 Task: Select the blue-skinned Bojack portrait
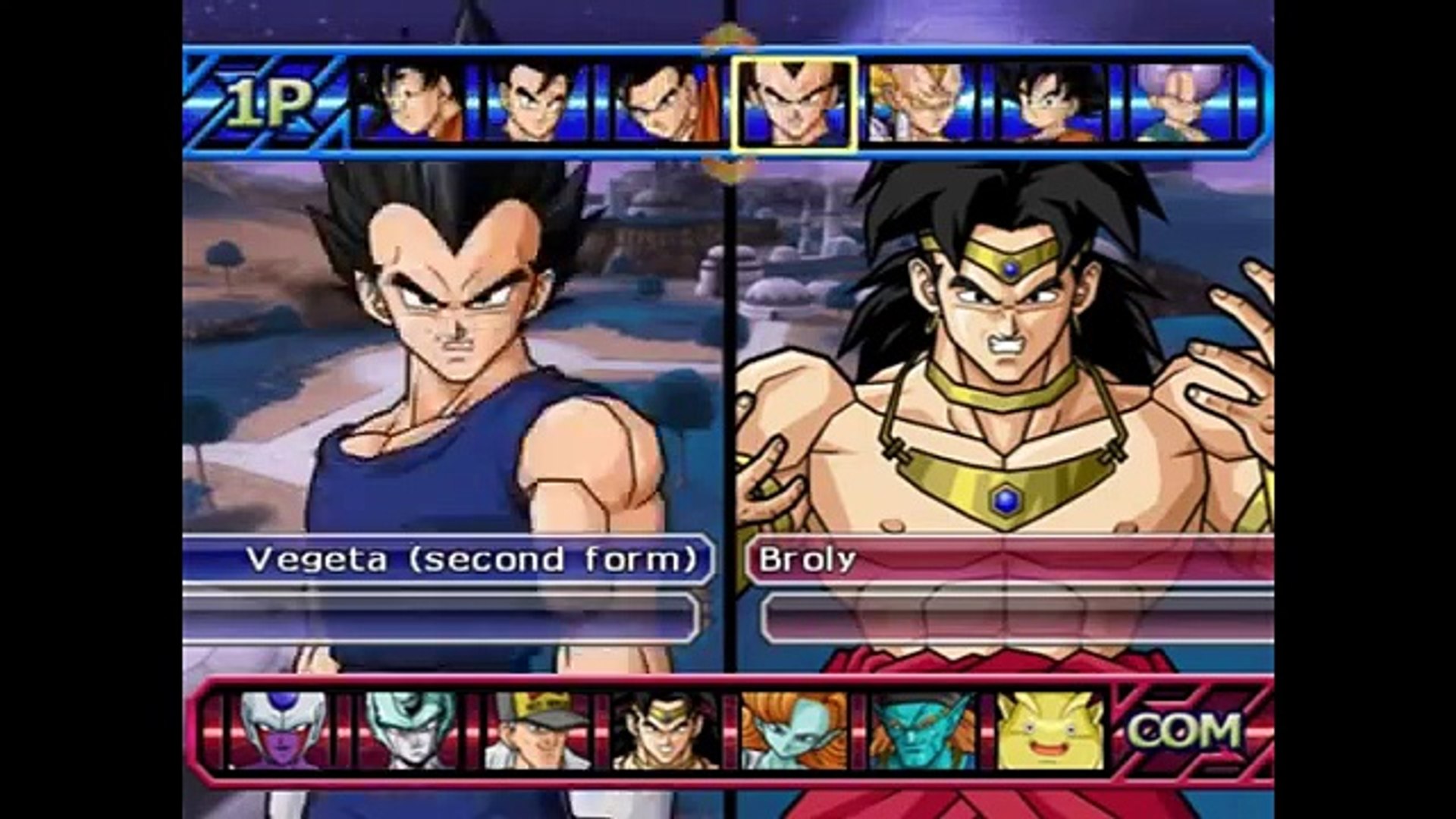915,731
